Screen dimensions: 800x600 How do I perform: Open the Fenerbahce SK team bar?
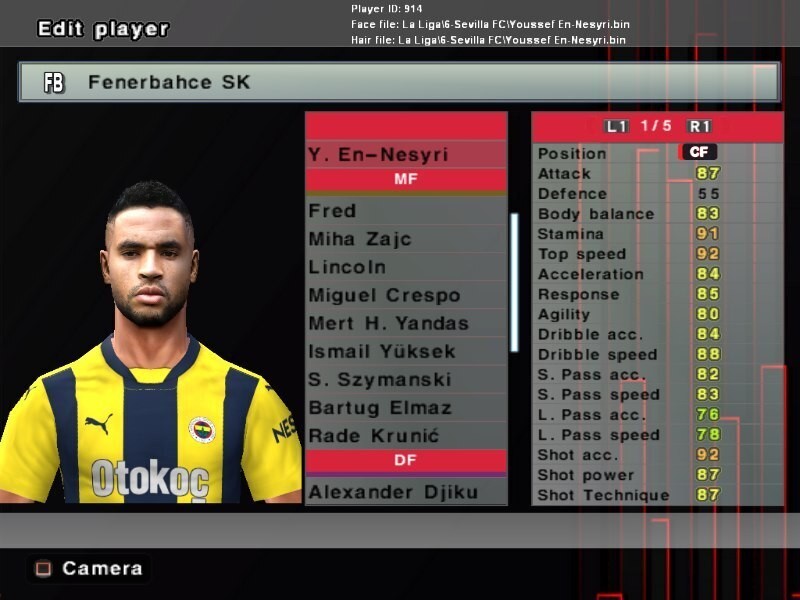399,83
